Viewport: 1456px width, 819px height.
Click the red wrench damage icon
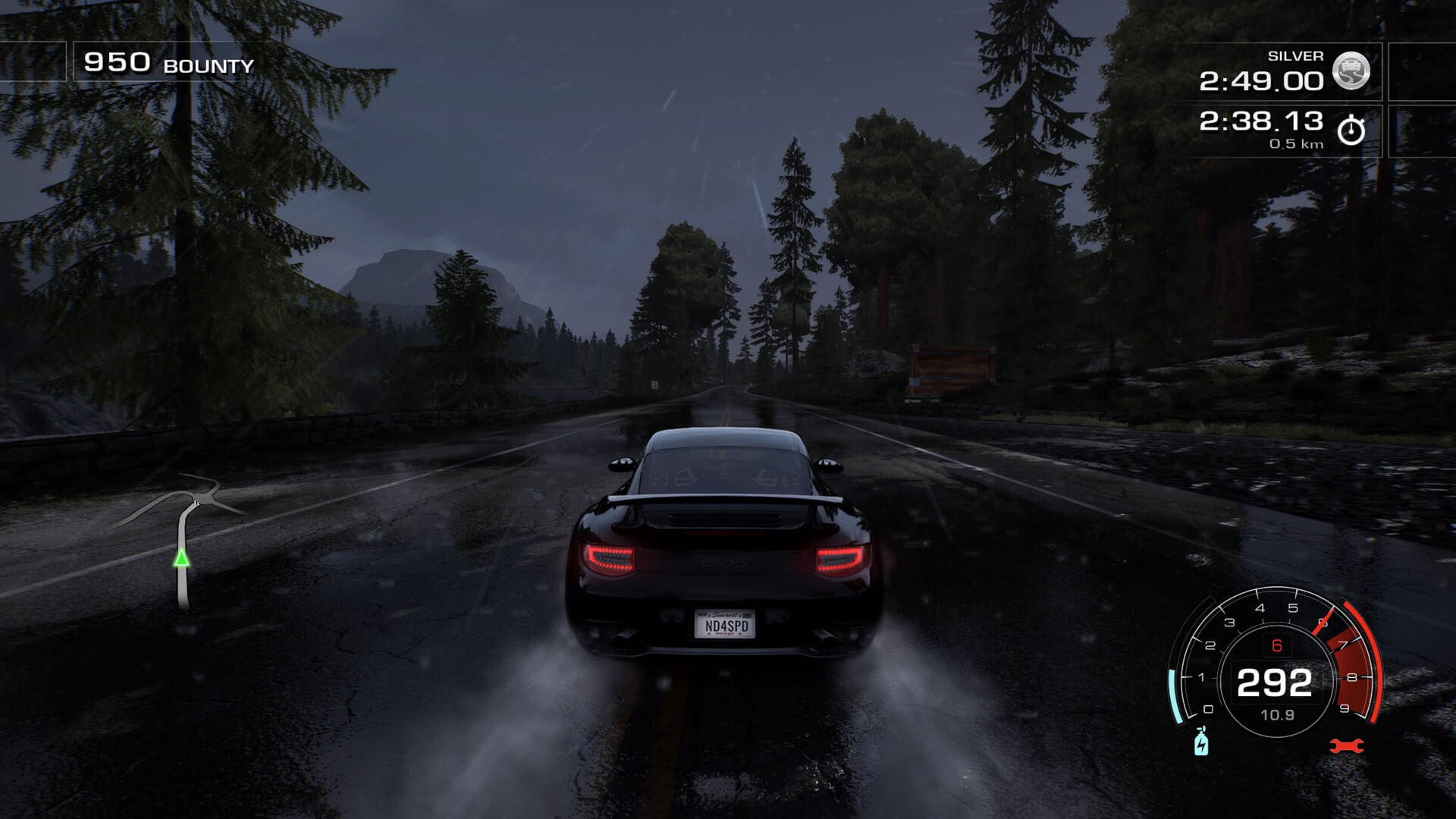pyautogui.click(x=1347, y=746)
